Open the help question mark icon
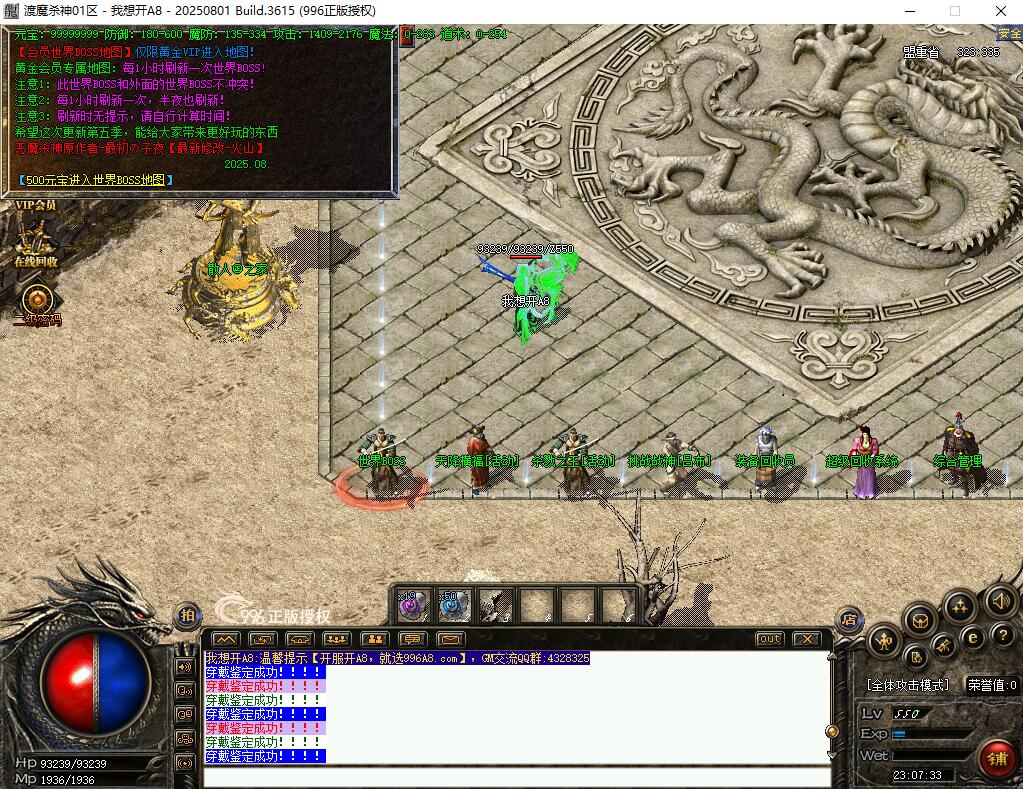Viewport: 1023px width, 789px height. pos(1001,635)
